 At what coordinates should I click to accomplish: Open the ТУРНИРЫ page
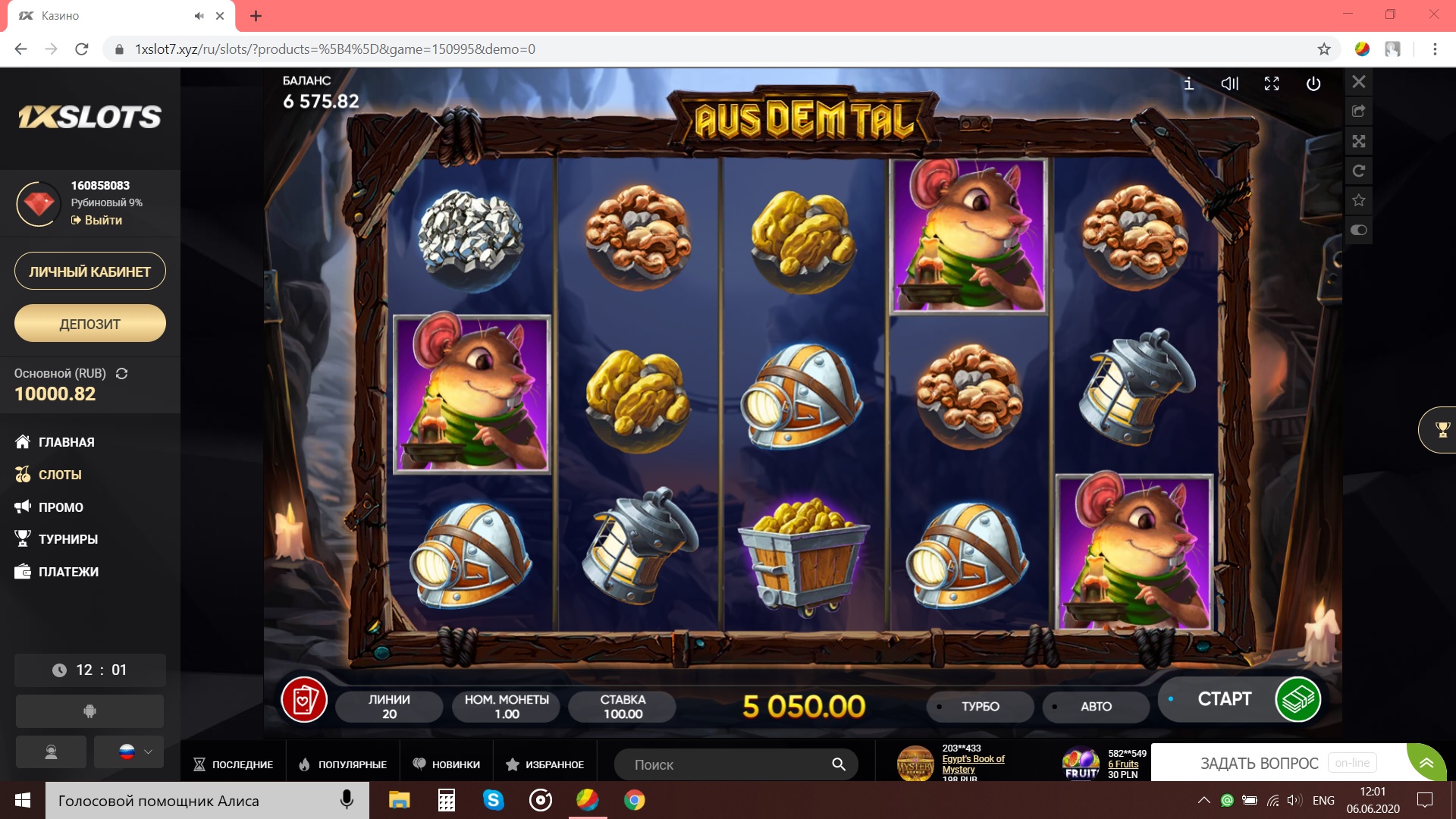67,539
